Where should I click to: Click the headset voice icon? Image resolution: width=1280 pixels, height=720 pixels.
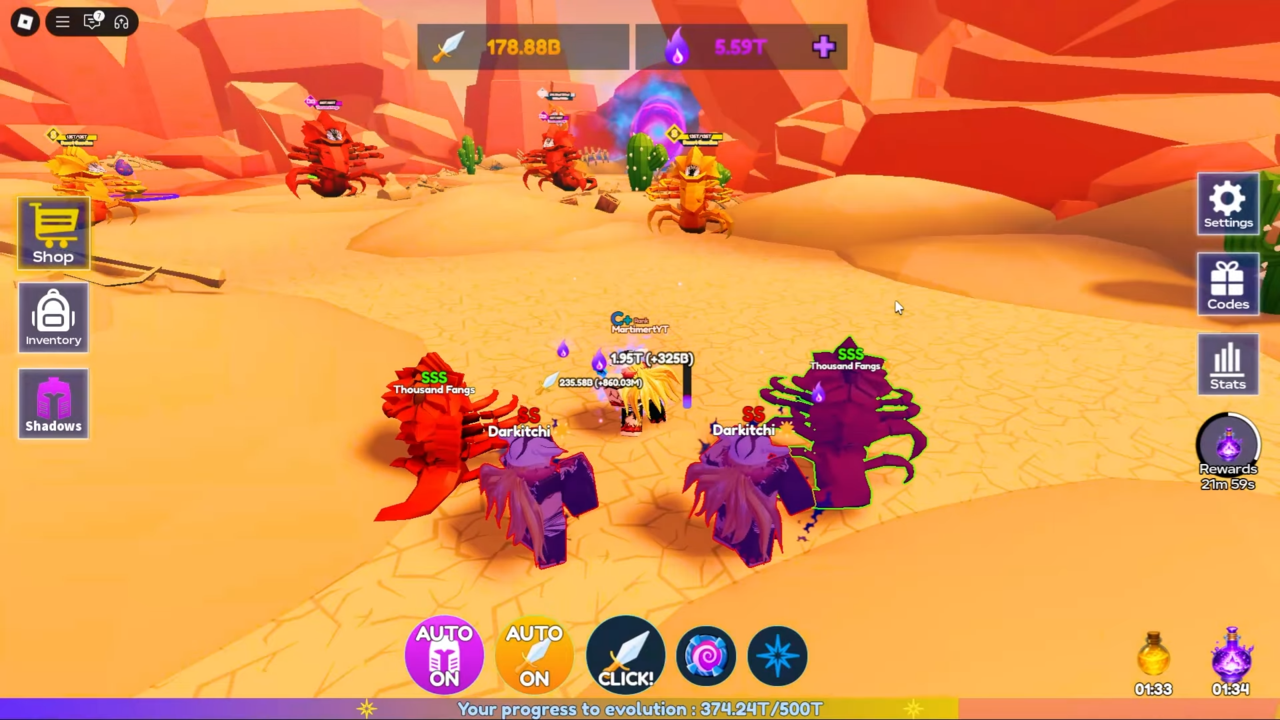(x=122, y=21)
